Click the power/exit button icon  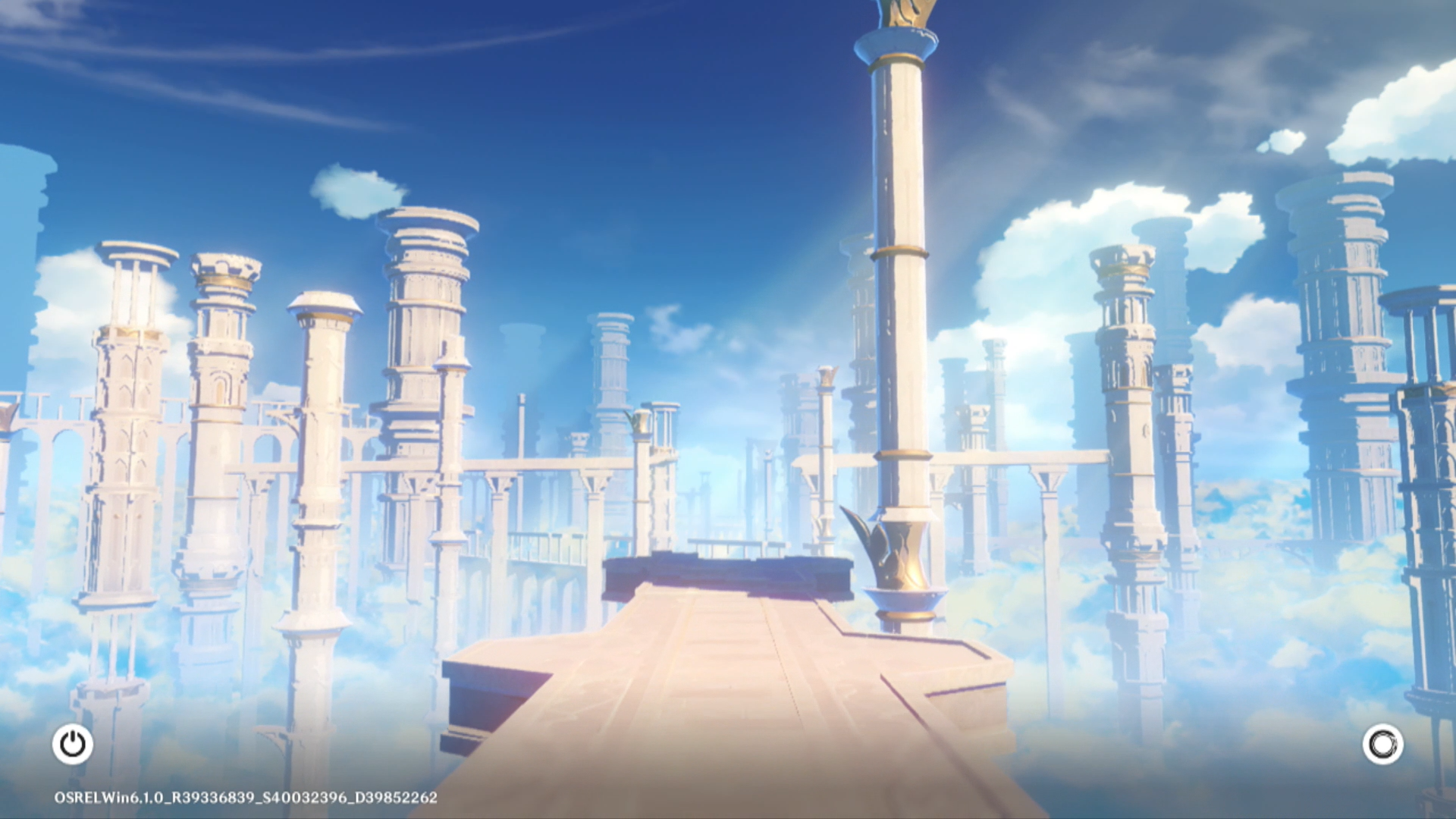73,744
